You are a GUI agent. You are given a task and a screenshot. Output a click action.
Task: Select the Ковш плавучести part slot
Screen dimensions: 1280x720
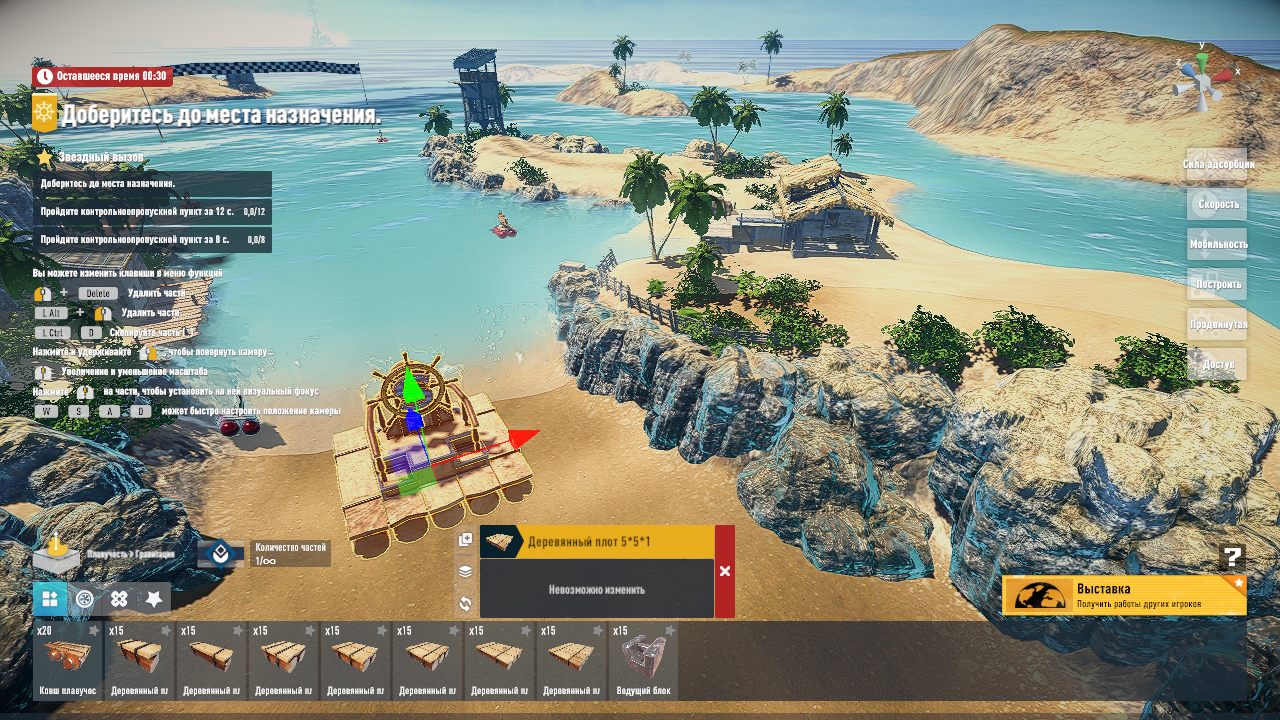coord(68,661)
